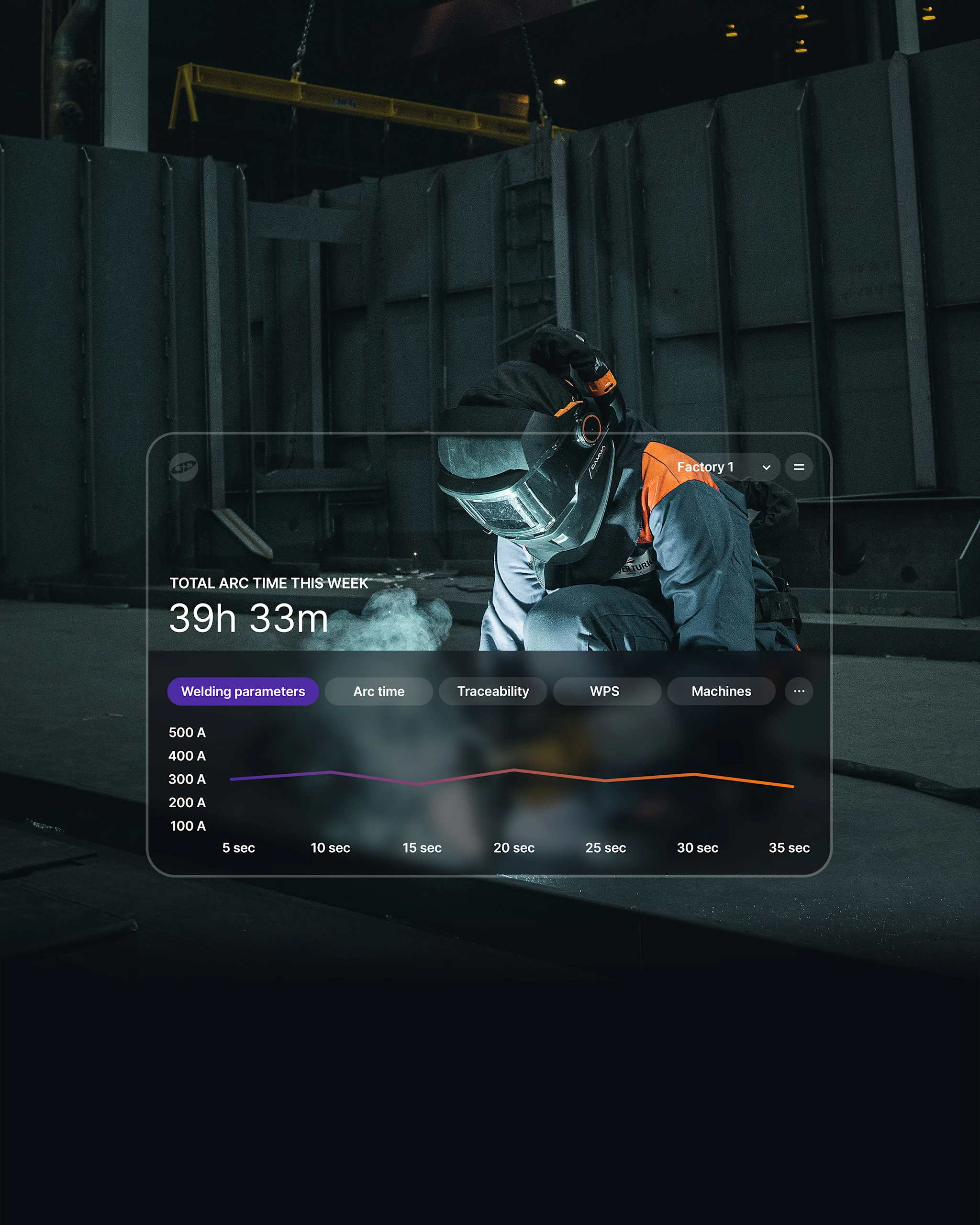Click the circular app logo
The height and width of the screenshot is (1225, 980).
[x=184, y=468]
